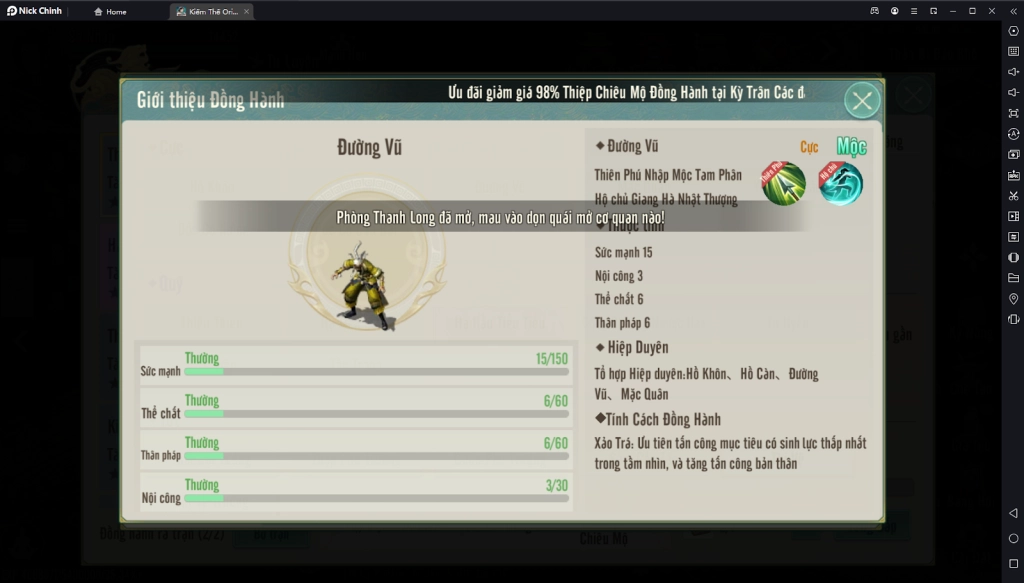Select the Hộ chủ blue skill icon
Image resolution: width=1024 pixels, height=583 pixels.
(841, 184)
